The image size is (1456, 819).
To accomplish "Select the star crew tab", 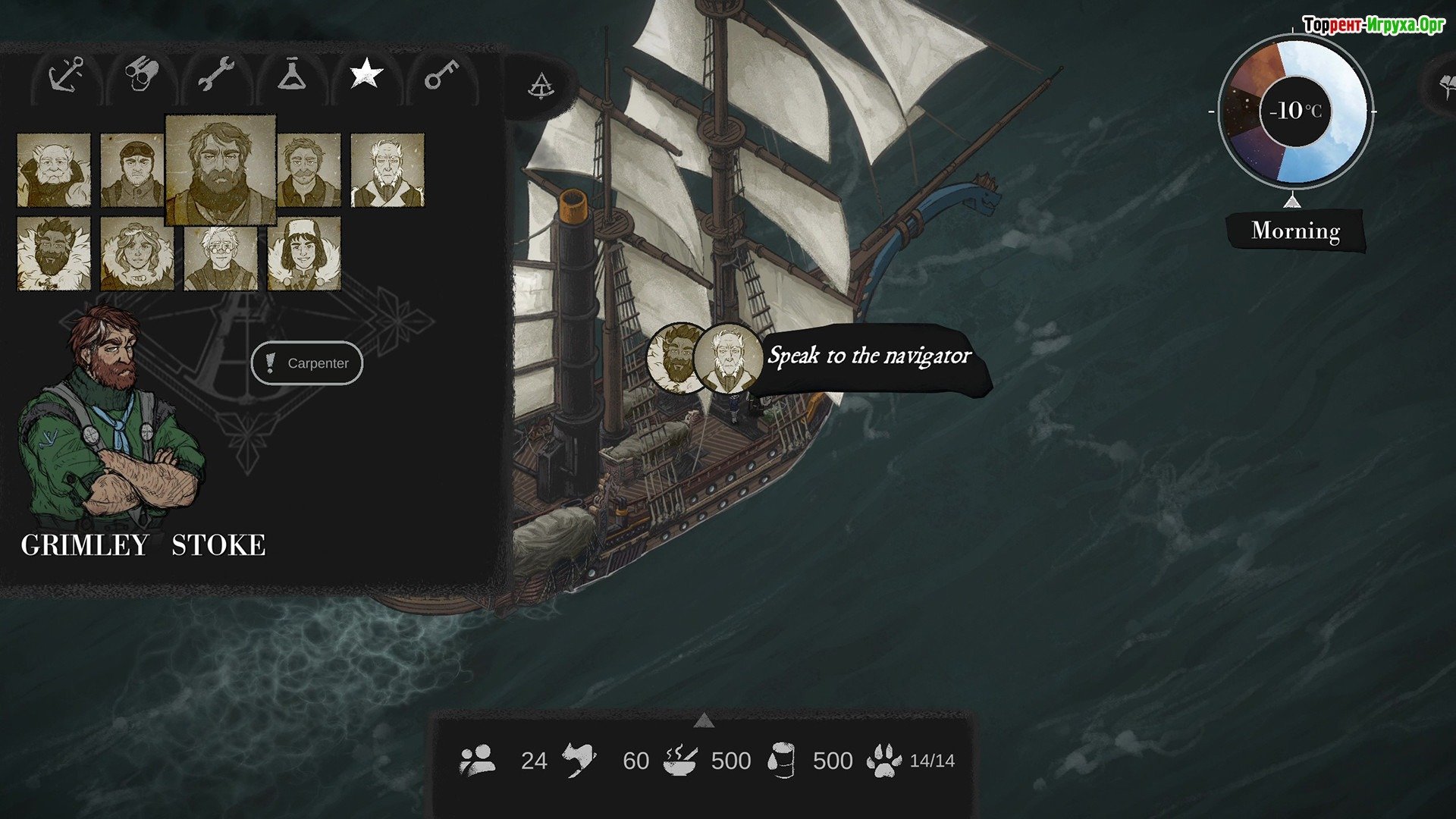I will click(366, 74).
